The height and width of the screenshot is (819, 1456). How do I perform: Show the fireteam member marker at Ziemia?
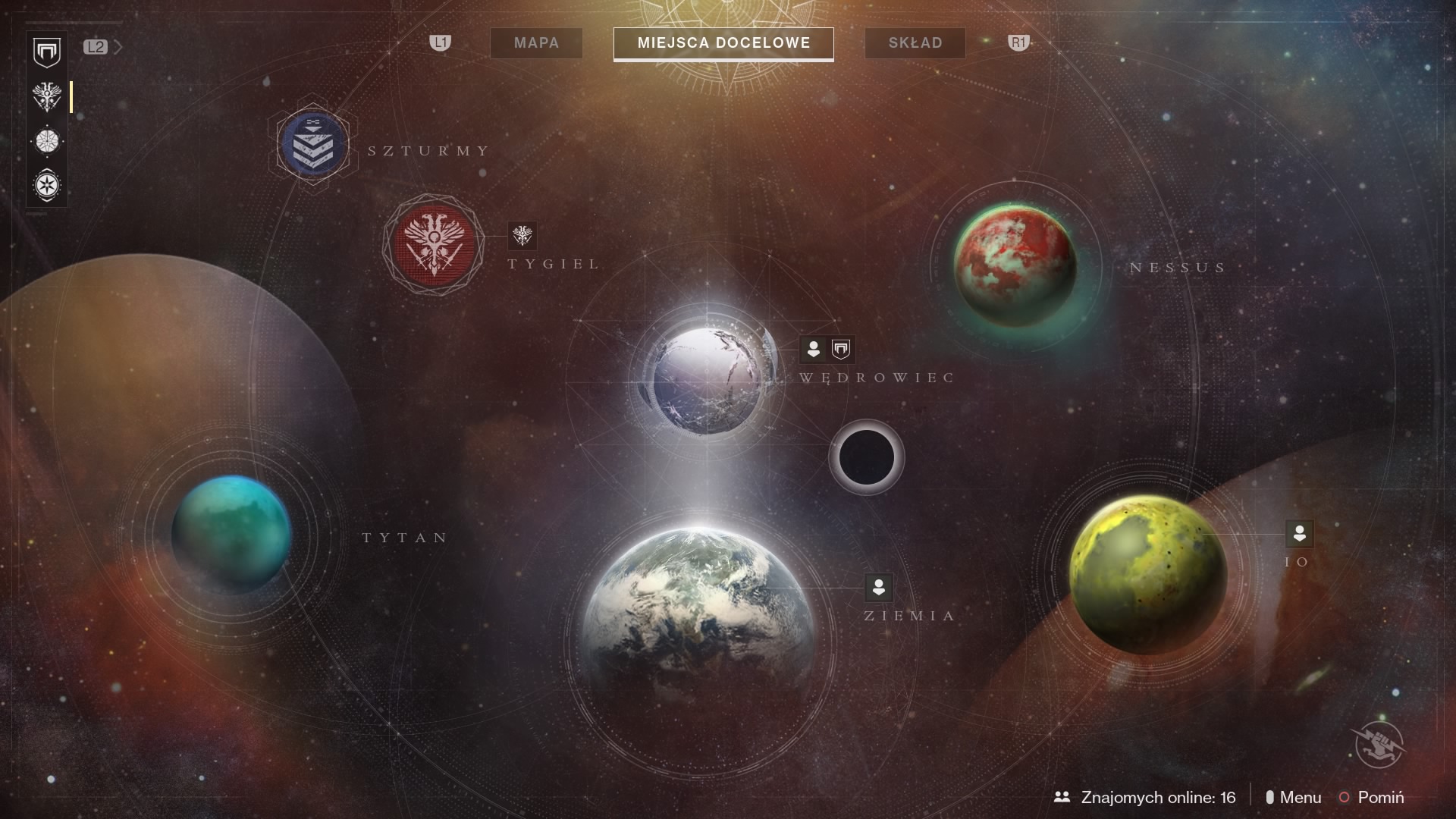tap(879, 587)
